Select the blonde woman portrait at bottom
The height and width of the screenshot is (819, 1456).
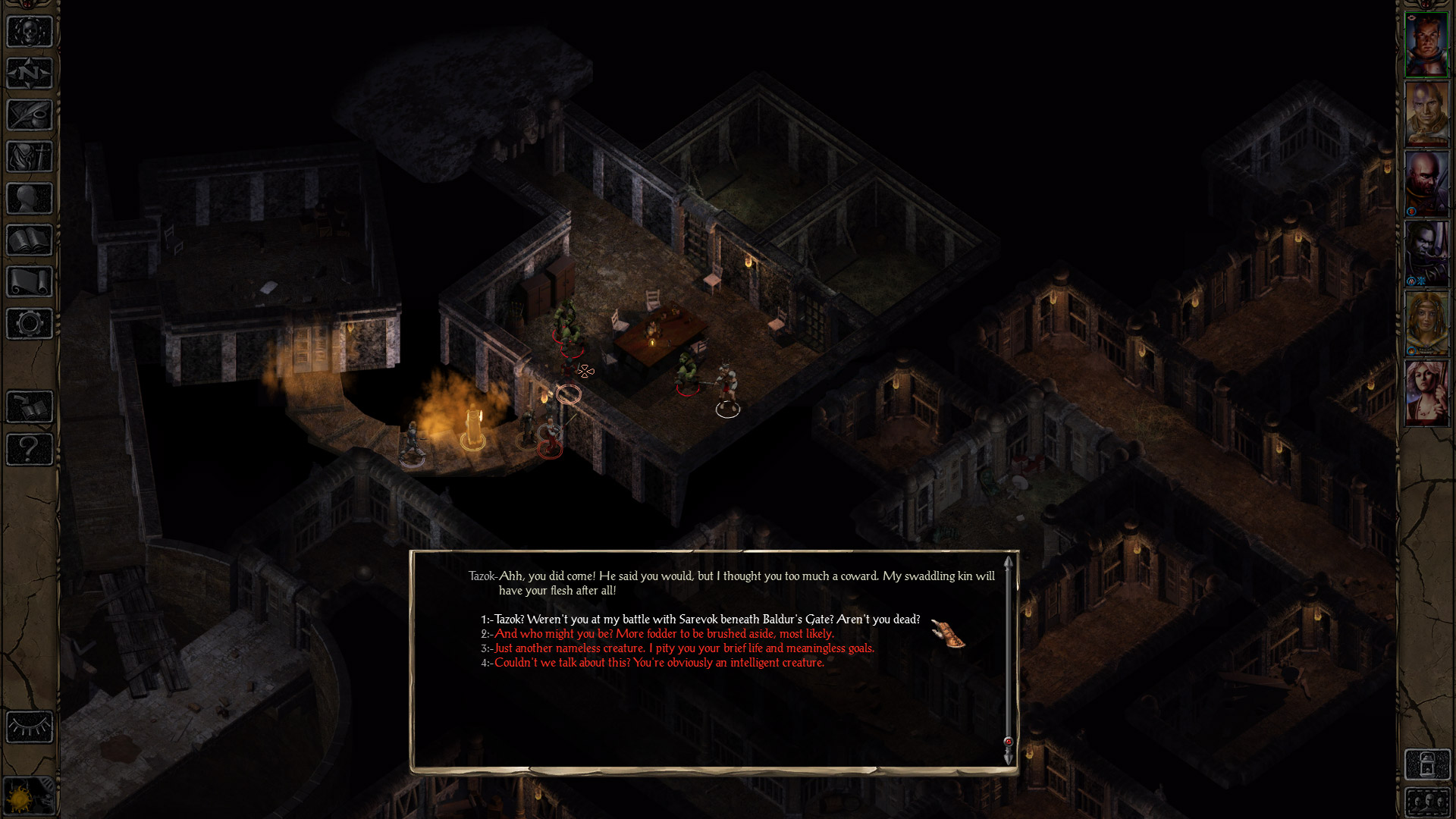point(1426,393)
